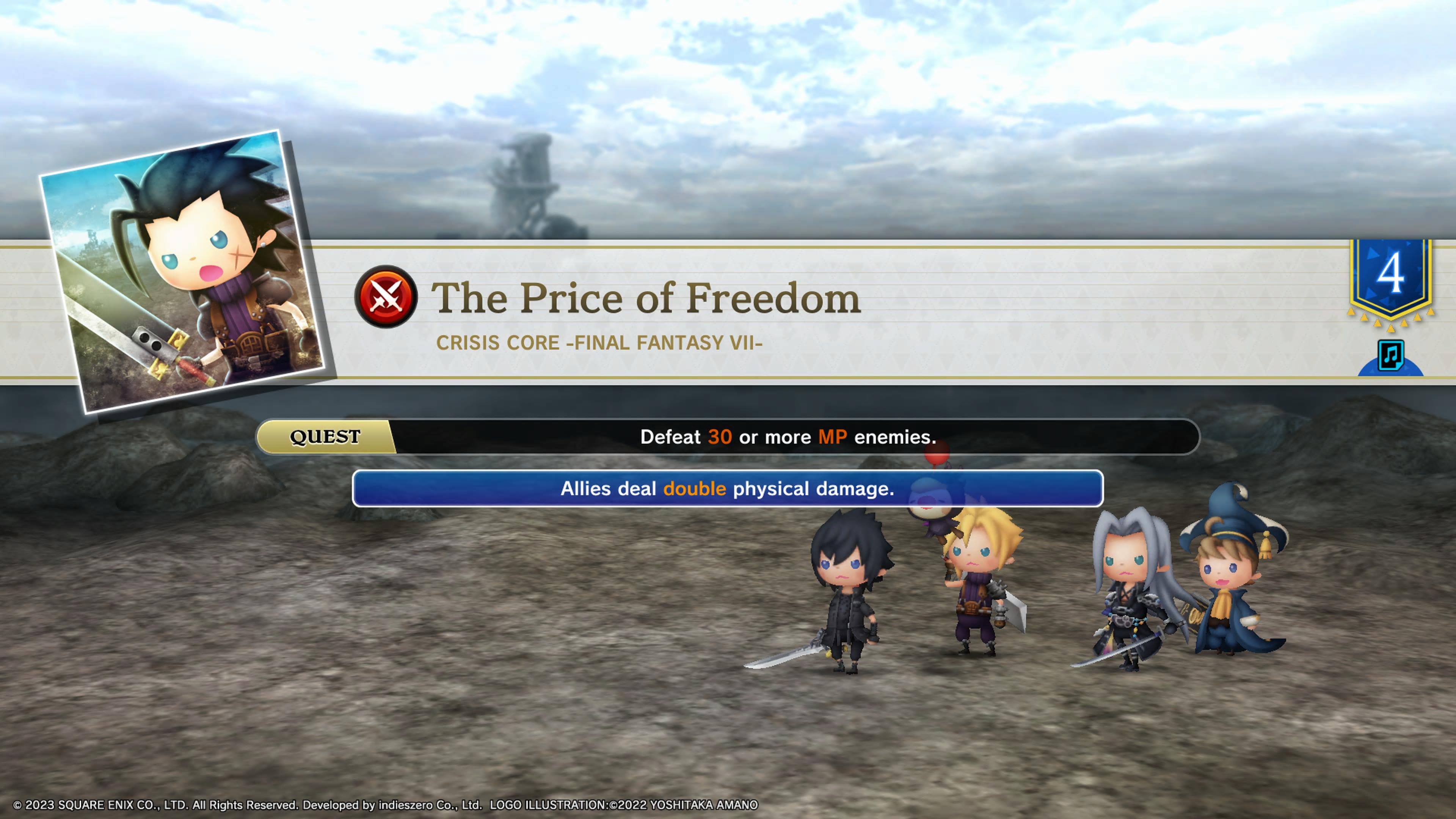Open the QUEST objective banner
Viewport: 1456px width, 819px height.
[x=728, y=437]
